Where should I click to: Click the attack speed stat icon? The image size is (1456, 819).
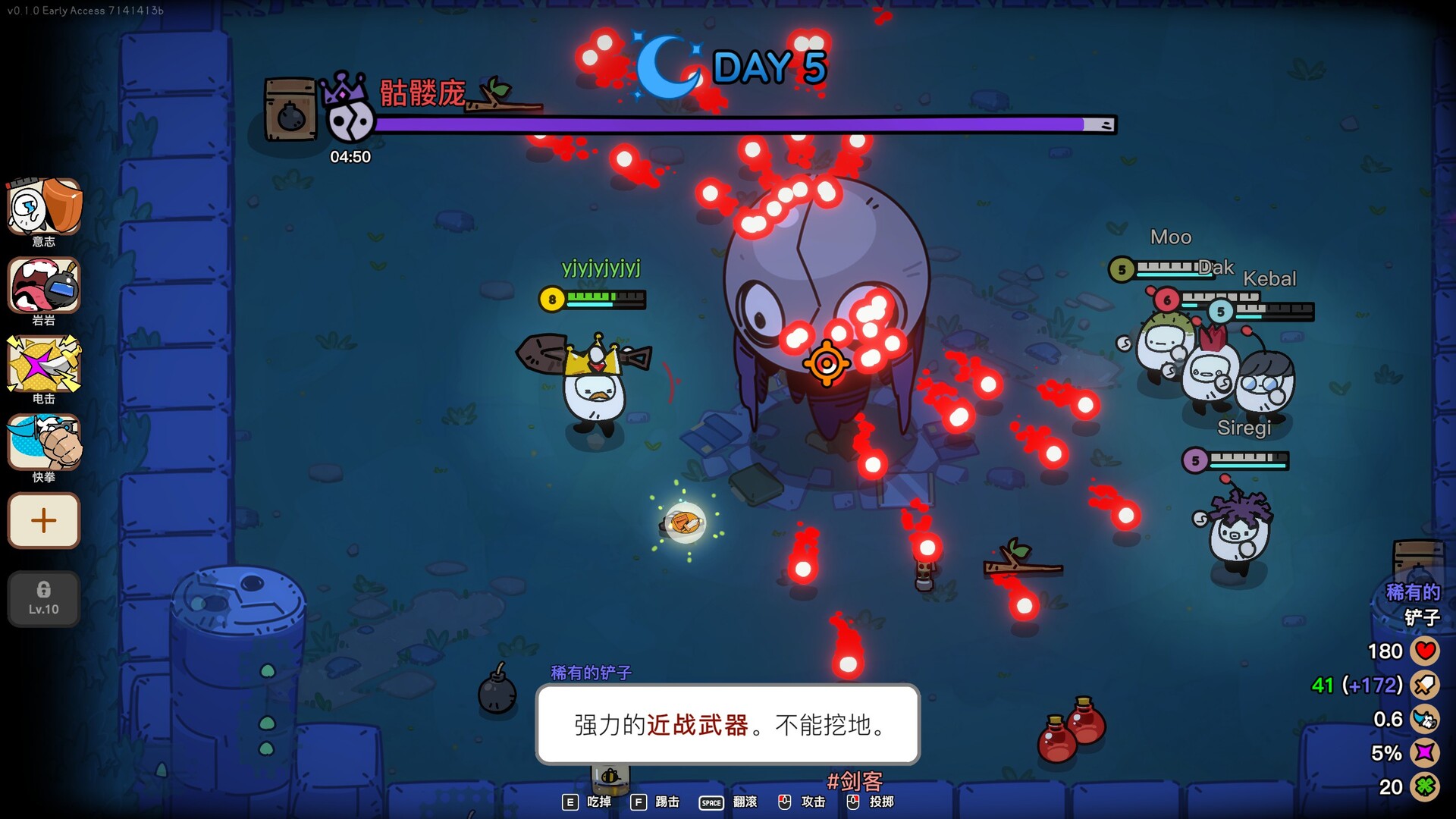coord(1424,719)
